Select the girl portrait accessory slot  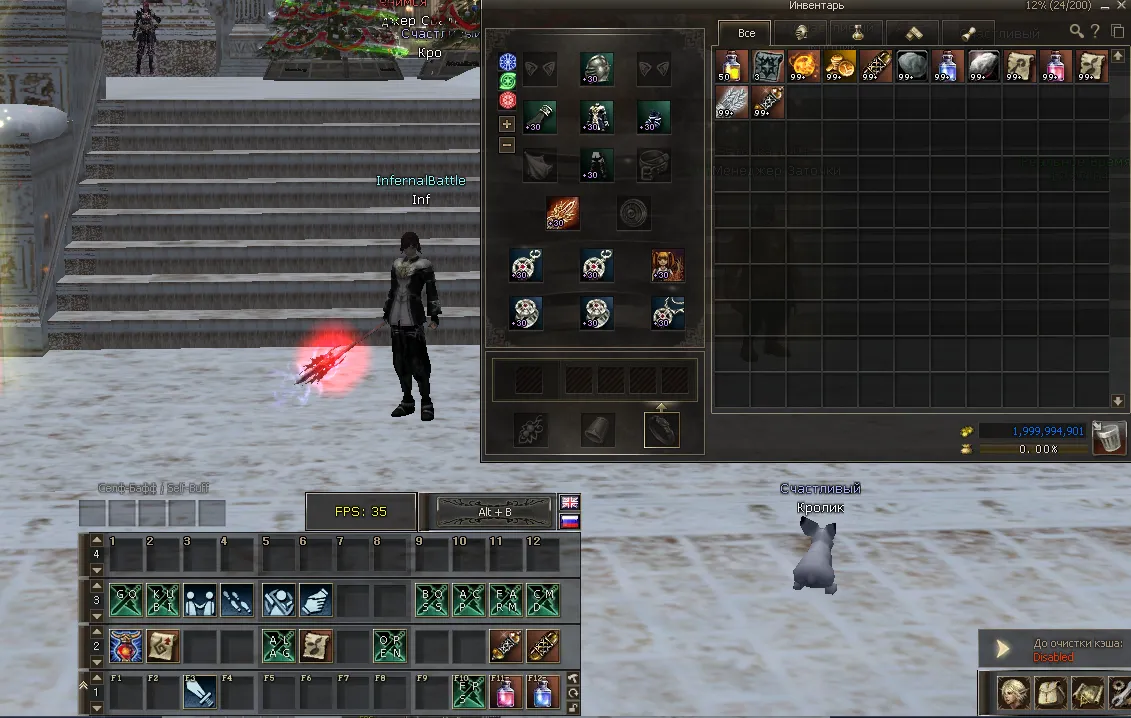pyautogui.click(x=668, y=265)
